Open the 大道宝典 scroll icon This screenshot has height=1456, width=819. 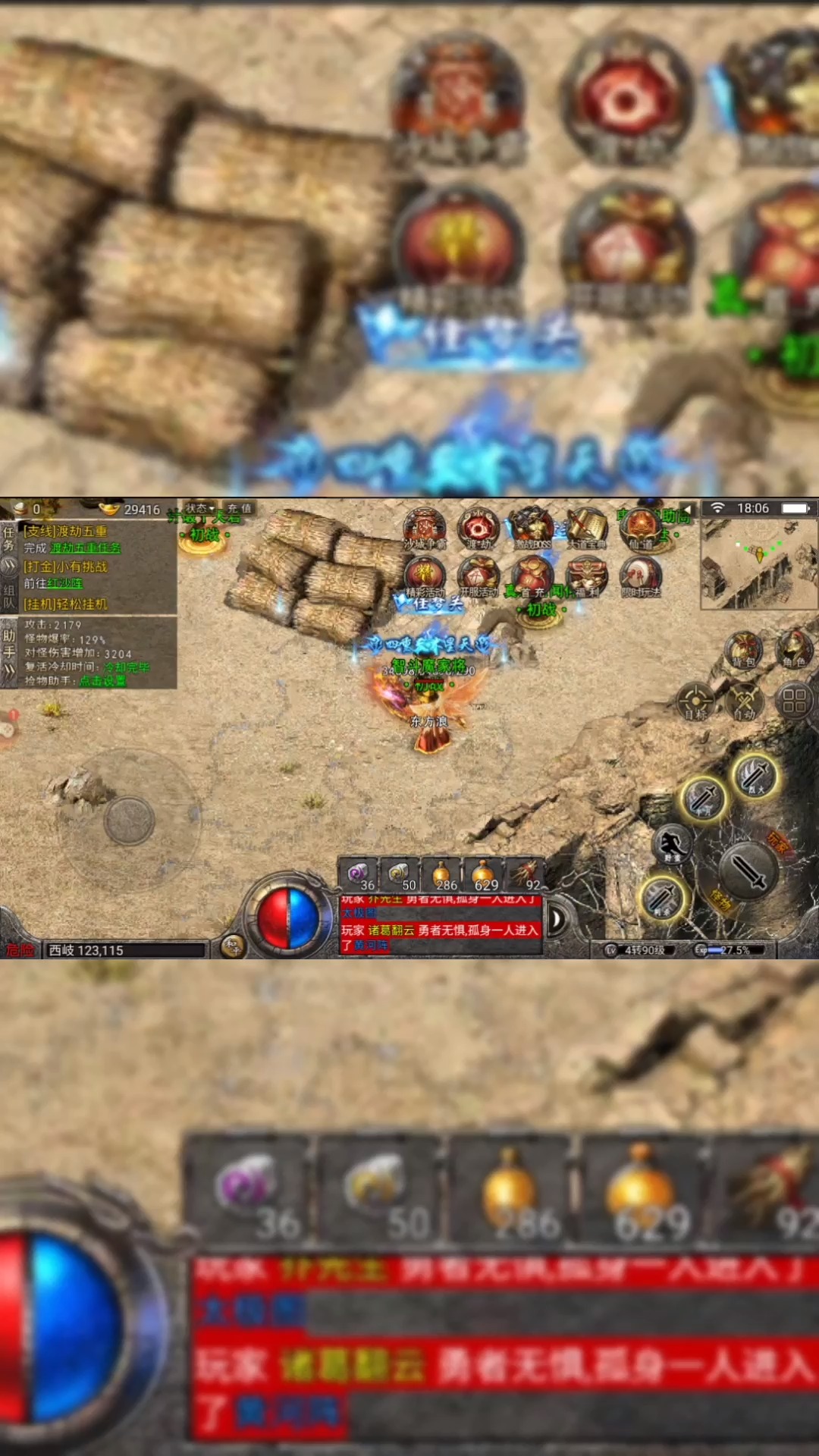[586, 526]
